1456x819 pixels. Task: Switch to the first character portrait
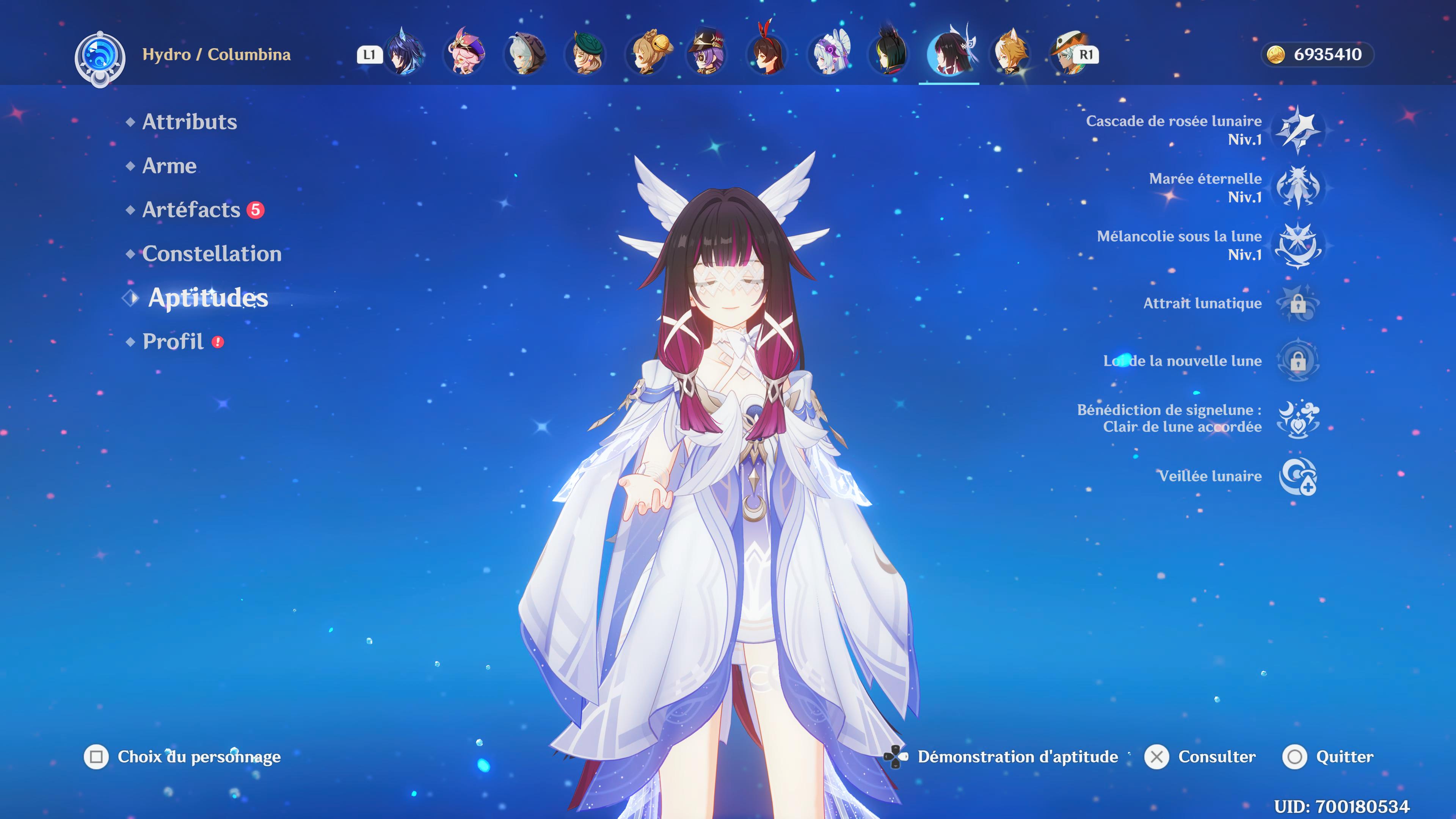coord(405,55)
